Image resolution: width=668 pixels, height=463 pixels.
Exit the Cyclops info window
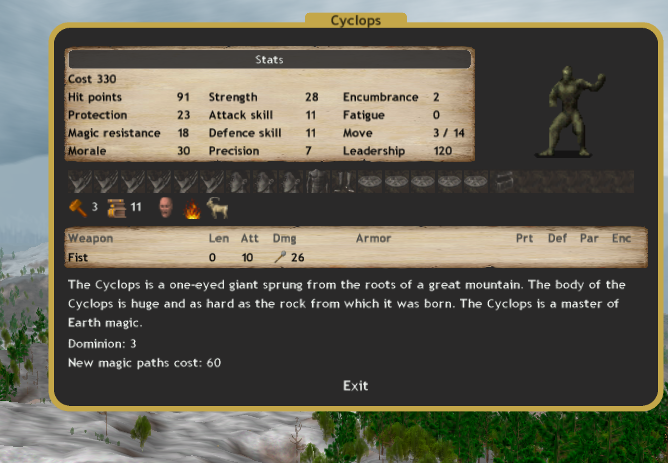pos(355,385)
